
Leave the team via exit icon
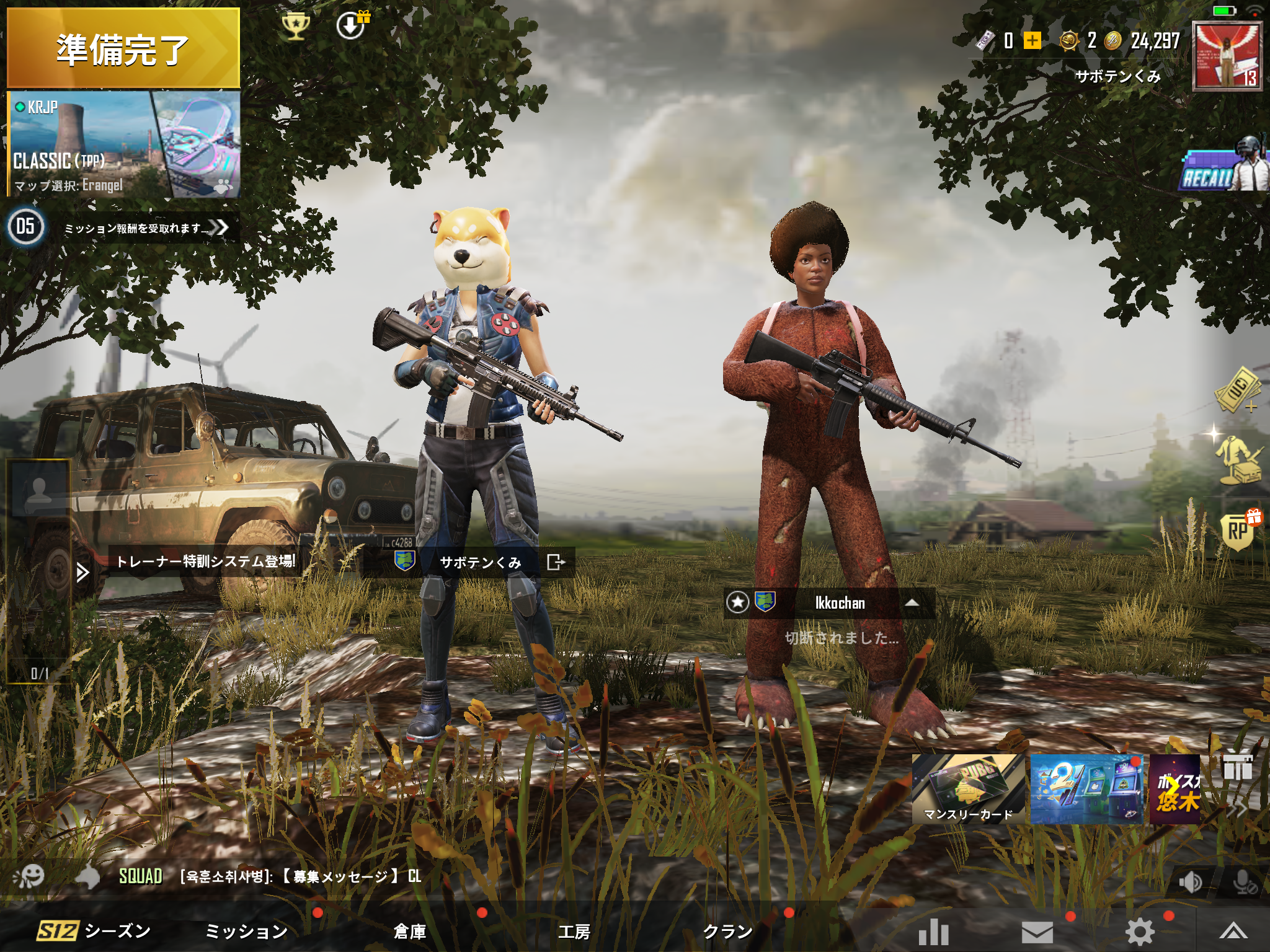(x=556, y=562)
